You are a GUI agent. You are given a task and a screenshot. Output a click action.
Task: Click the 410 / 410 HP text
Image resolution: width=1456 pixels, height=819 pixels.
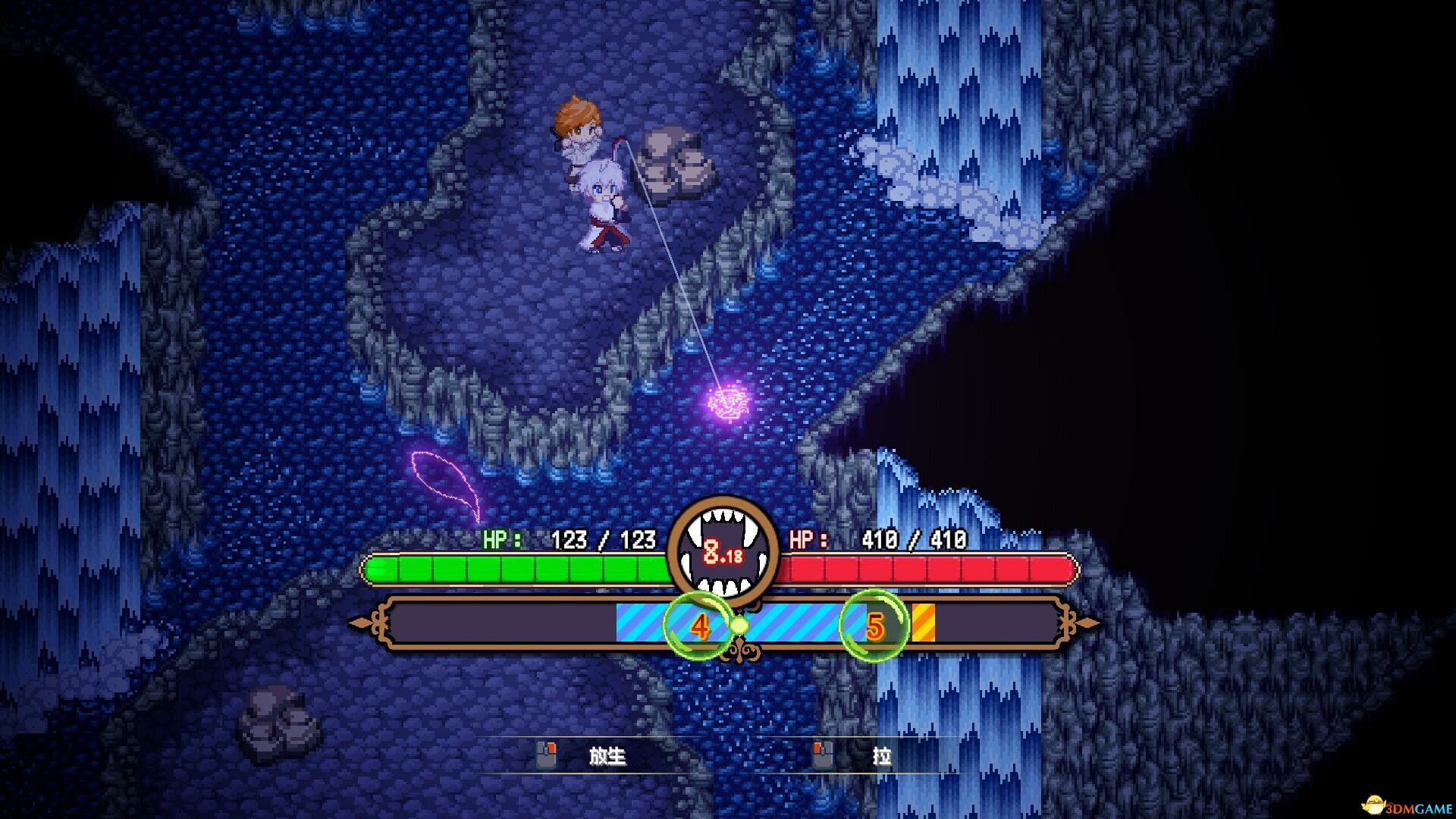(913, 541)
